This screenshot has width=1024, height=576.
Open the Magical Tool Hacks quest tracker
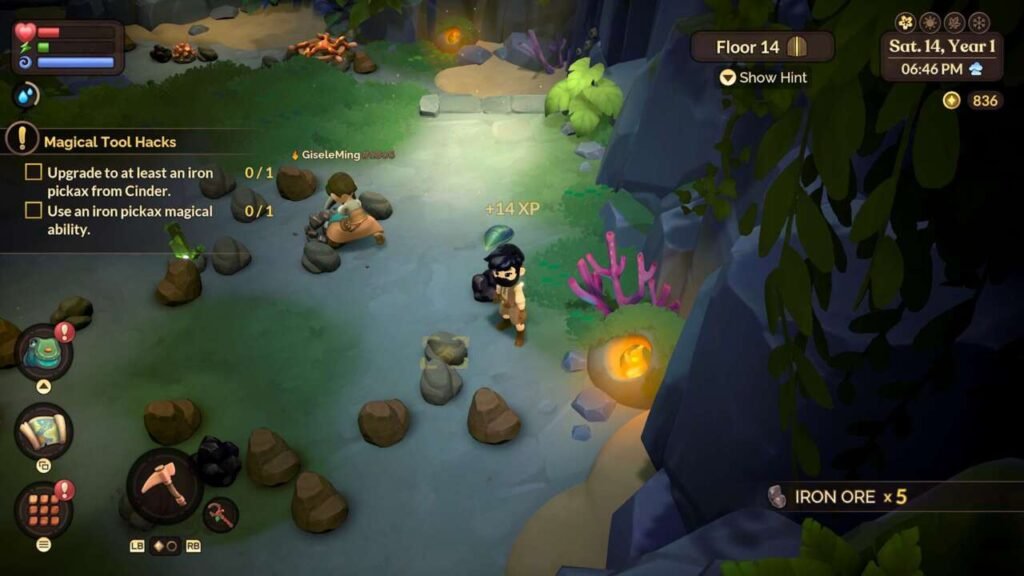[112, 142]
